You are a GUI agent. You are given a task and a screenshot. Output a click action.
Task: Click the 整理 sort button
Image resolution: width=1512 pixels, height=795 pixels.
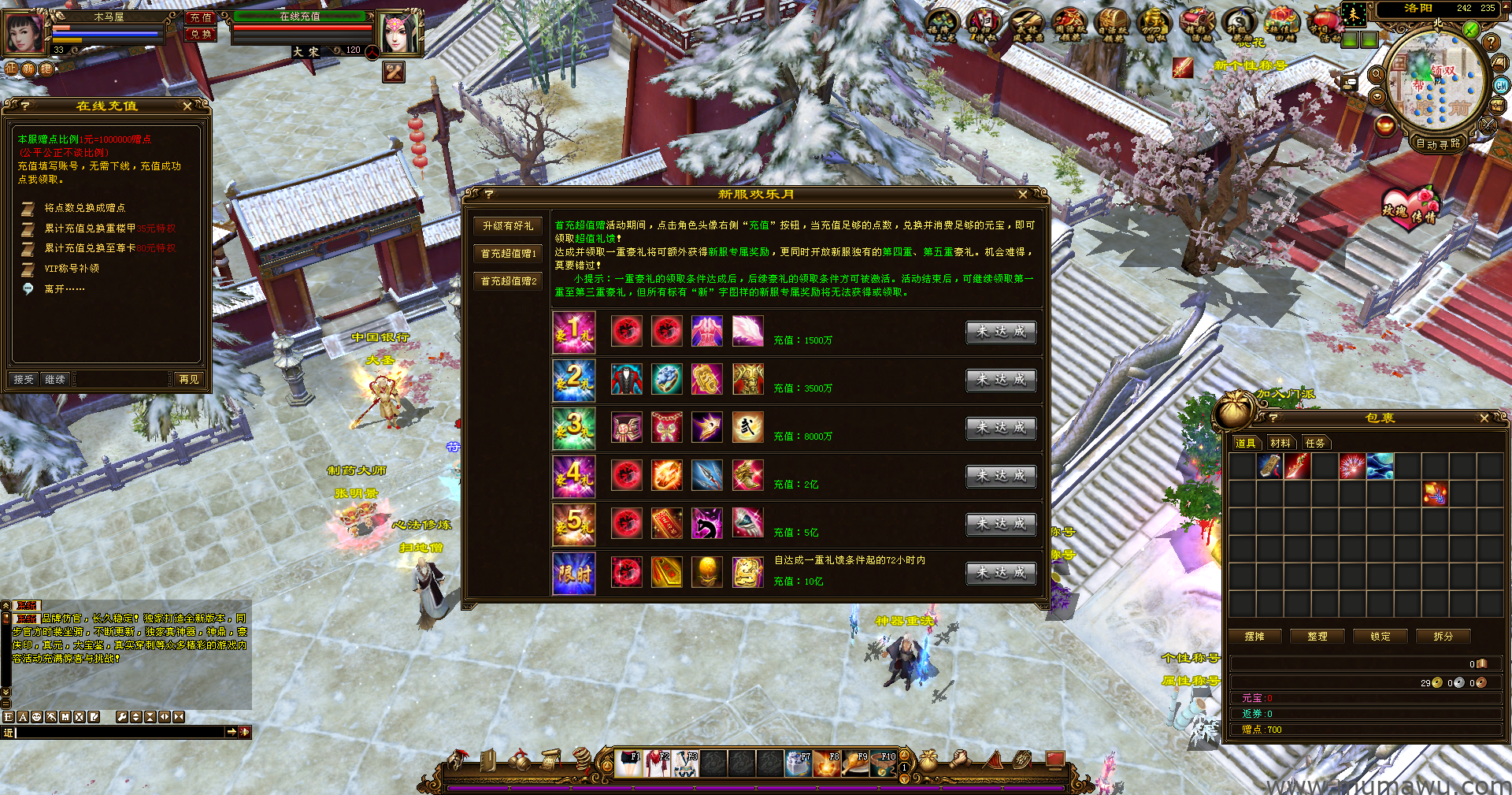(1317, 637)
